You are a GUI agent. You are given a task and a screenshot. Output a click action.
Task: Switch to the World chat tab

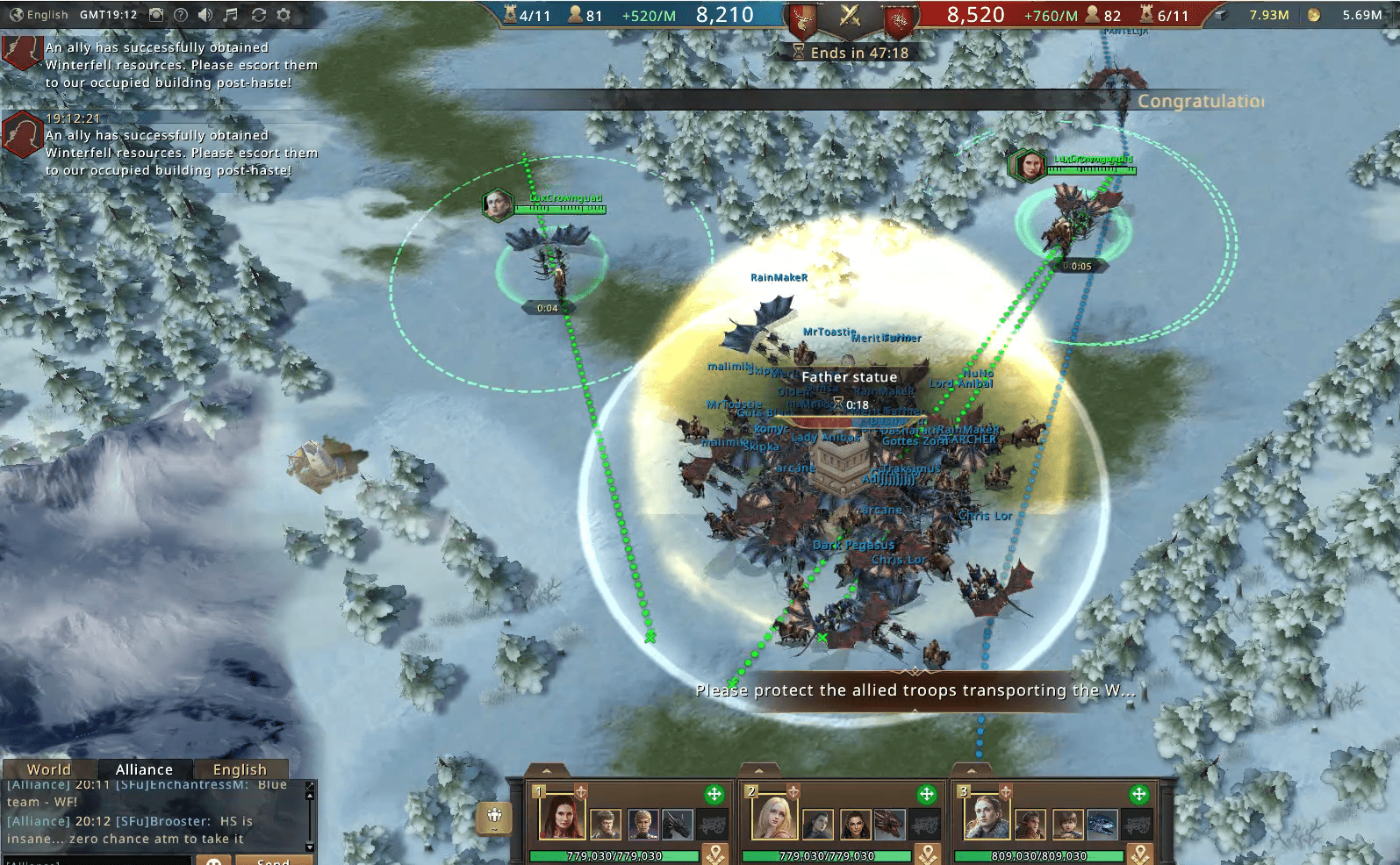[x=49, y=769]
